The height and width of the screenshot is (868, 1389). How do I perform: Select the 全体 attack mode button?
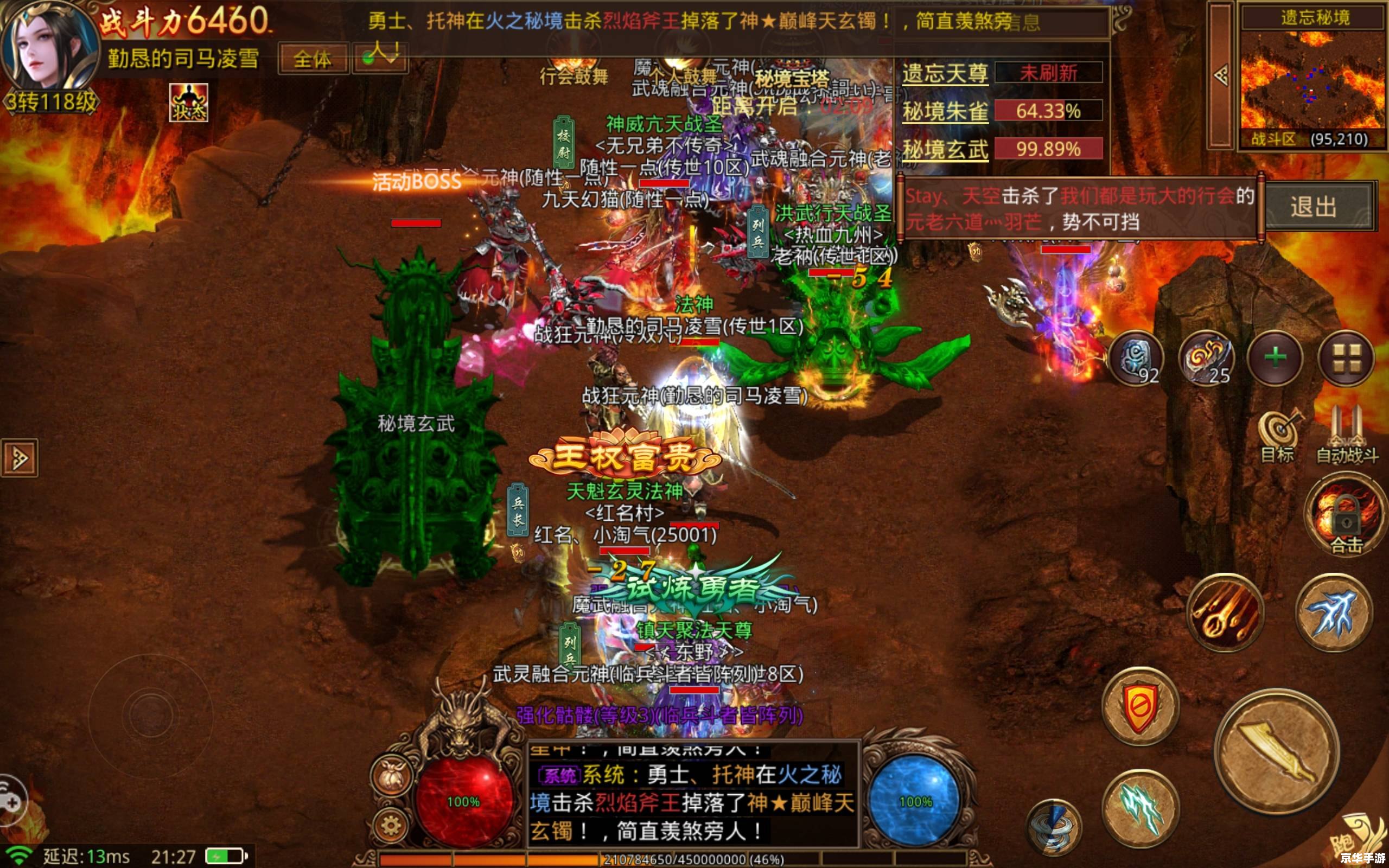click(x=313, y=59)
